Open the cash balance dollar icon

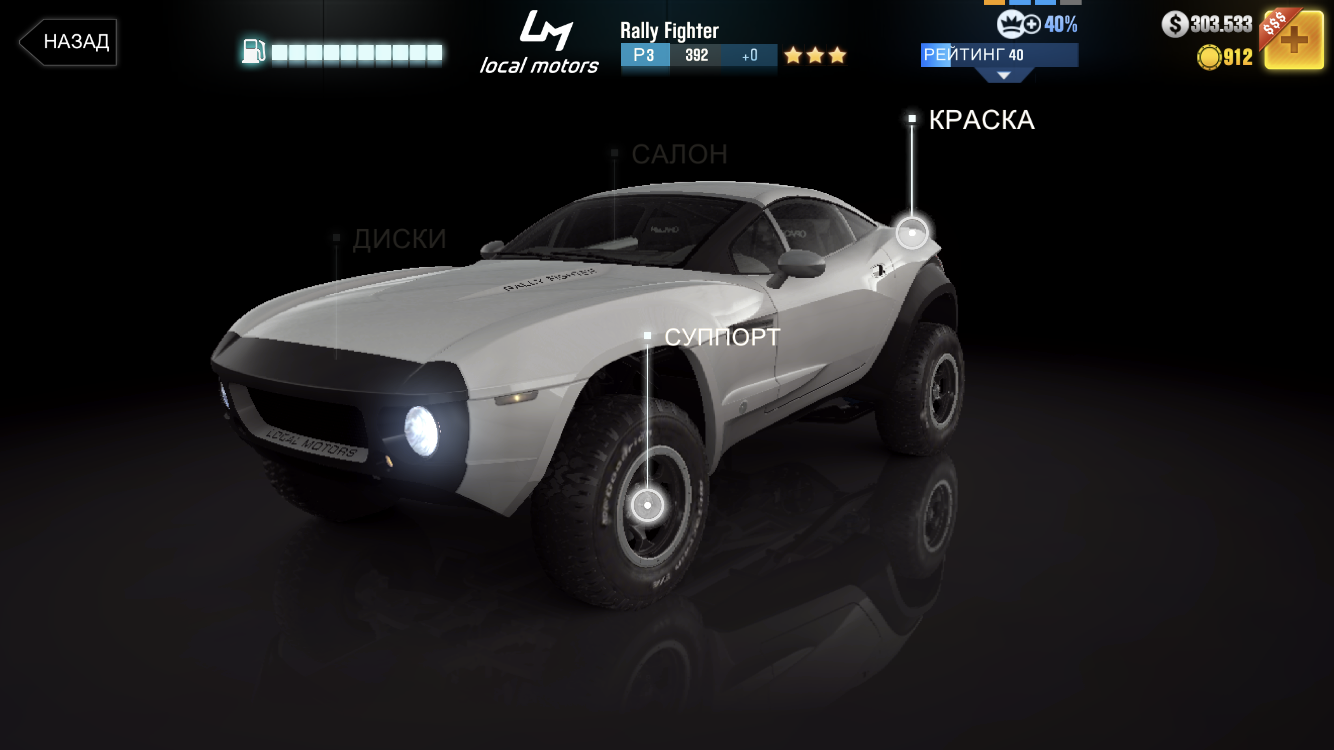(x=1175, y=25)
